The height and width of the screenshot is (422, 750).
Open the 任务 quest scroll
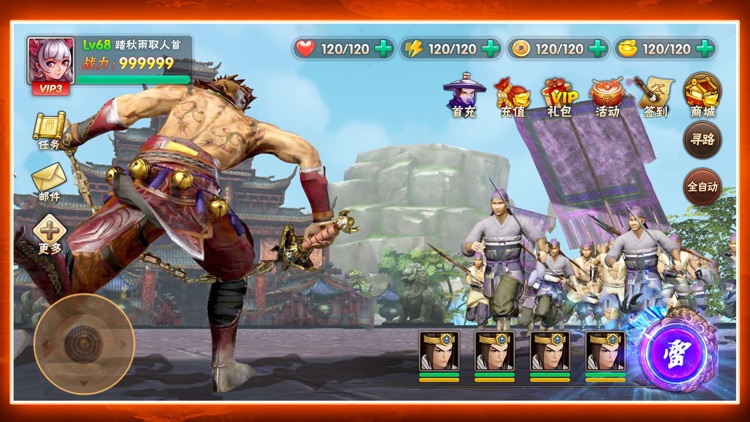(x=49, y=131)
